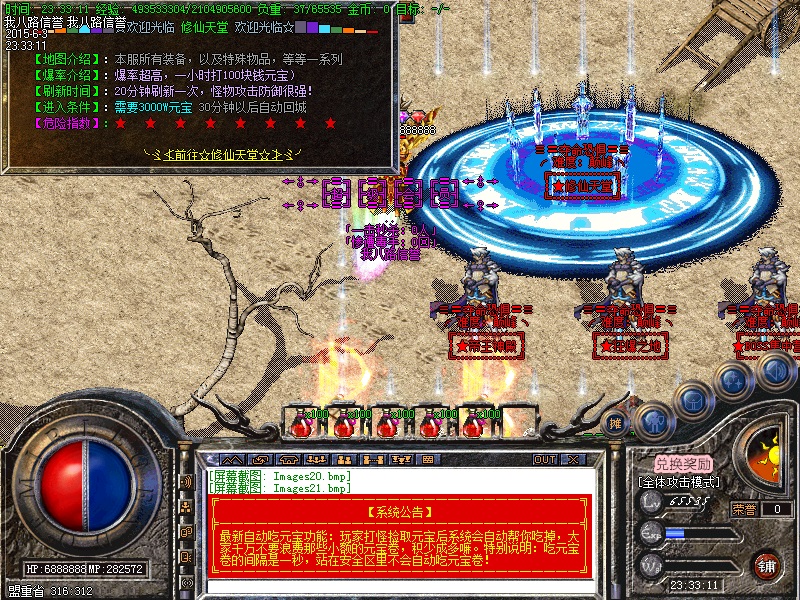800x600 pixels.
Task: Choose the 狂爆之地 teleporter NPC label
Action: [x=631, y=346]
